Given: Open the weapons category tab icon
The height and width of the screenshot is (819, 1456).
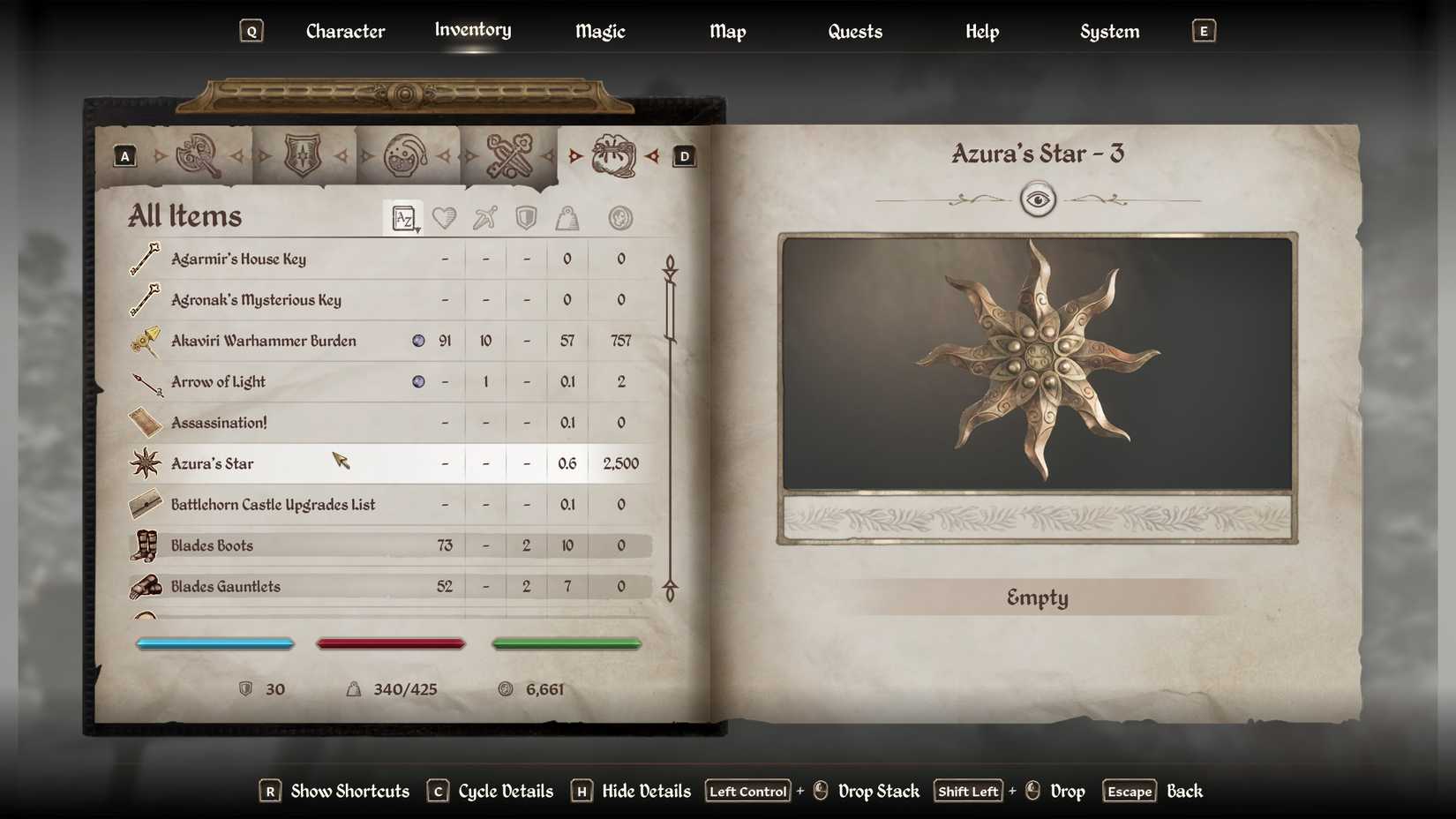Looking at the screenshot, I should pyautogui.click(x=199, y=154).
